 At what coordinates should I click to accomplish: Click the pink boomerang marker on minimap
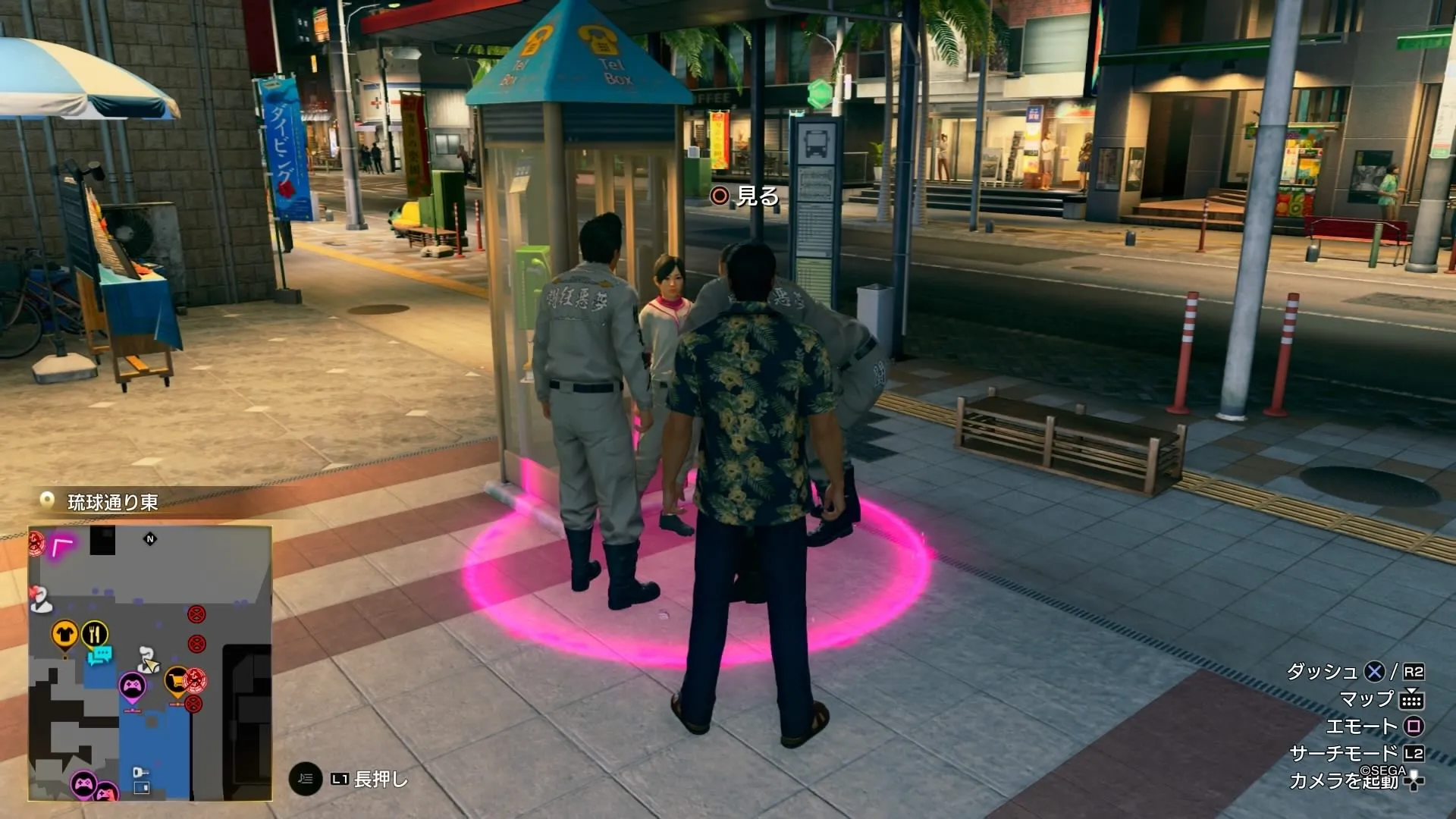click(62, 544)
